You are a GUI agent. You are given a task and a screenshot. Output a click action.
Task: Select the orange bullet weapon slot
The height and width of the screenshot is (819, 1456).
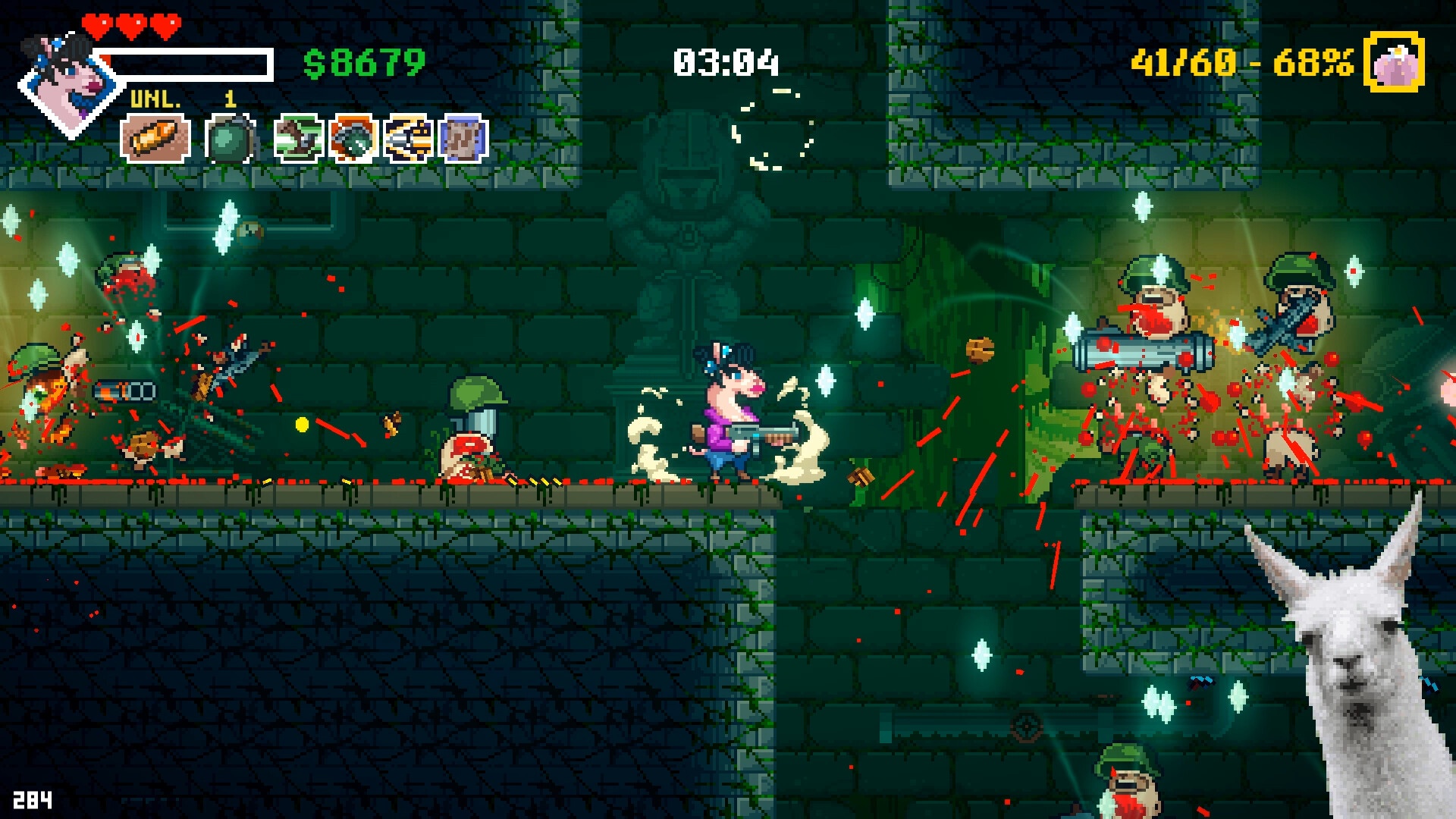click(x=155, y=139)
